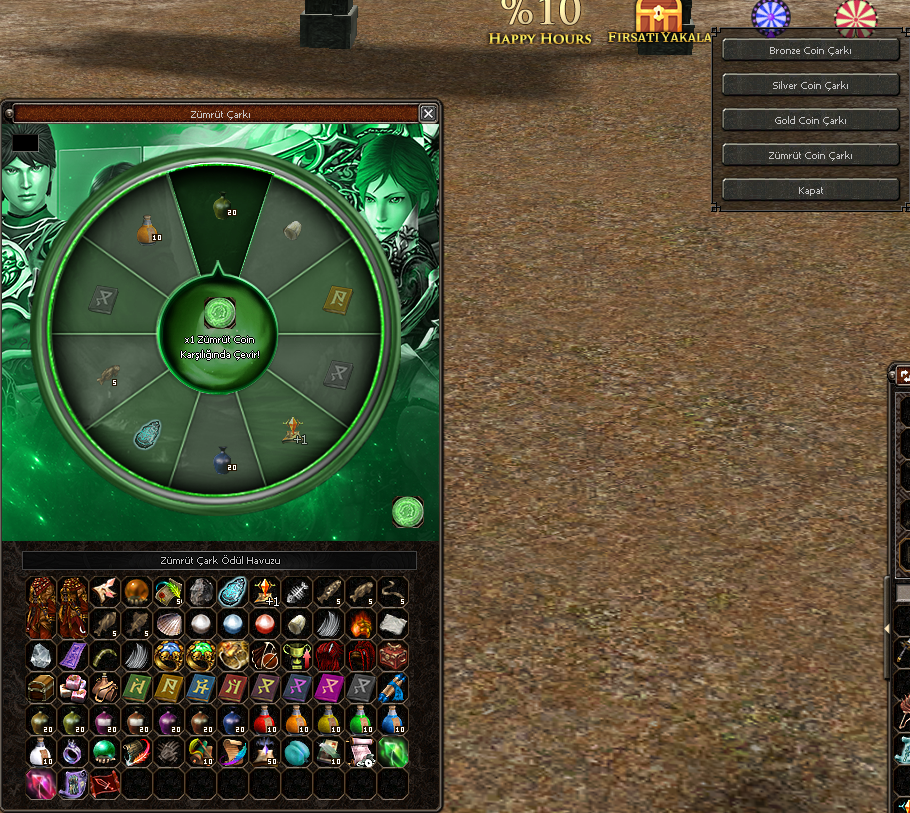Close the Zümrüt Çarkı window
The image size is (910, 813).
click(428, 114)
